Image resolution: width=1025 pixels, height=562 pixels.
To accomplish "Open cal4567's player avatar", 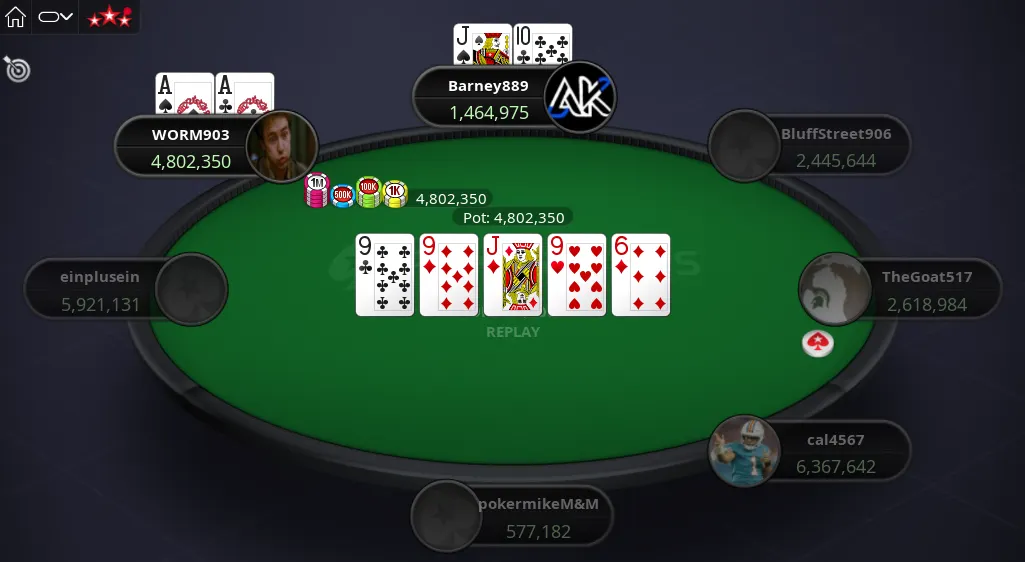I will point(744,451).
